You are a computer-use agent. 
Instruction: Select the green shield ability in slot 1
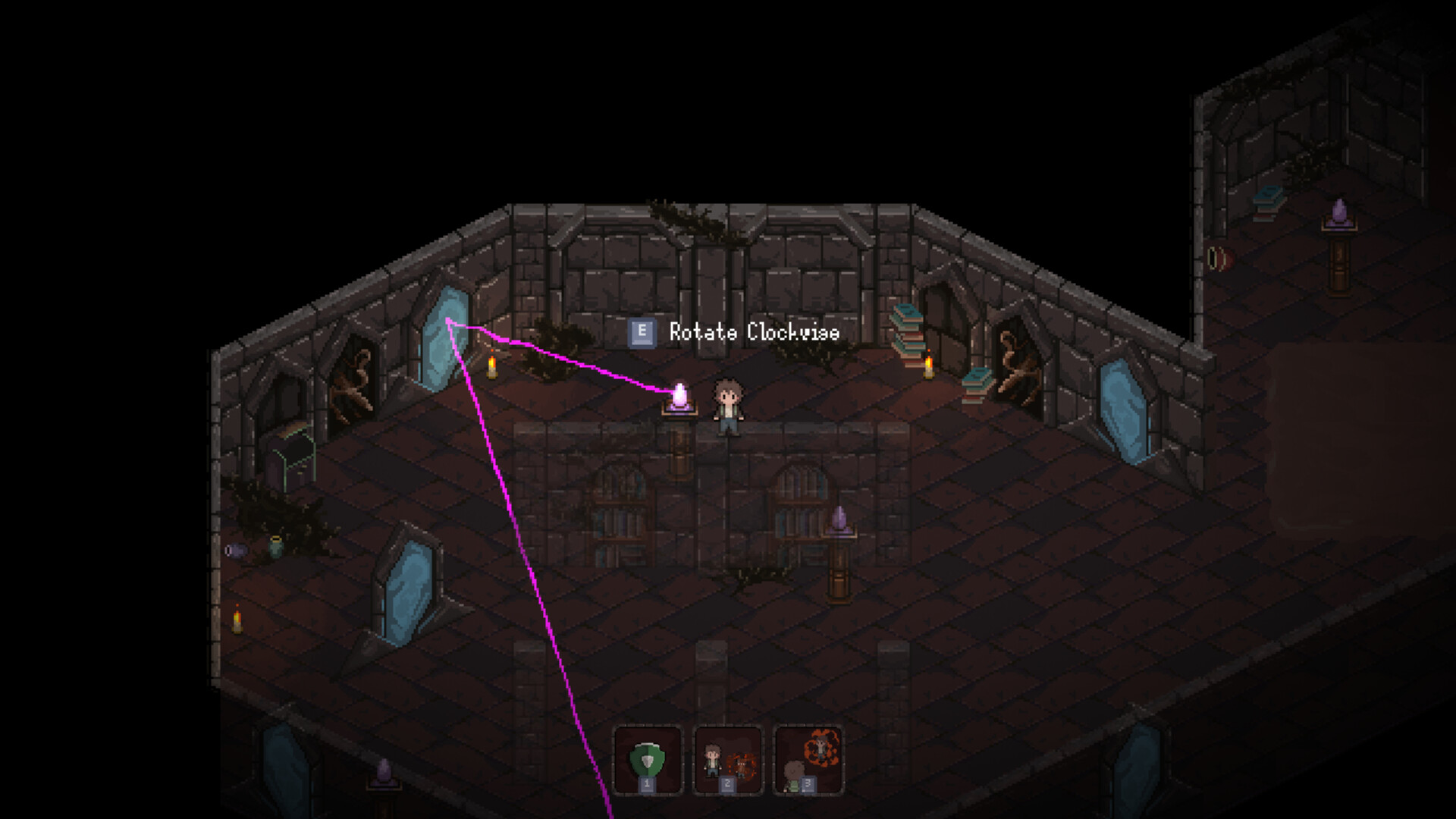click(x=648, y=761)
